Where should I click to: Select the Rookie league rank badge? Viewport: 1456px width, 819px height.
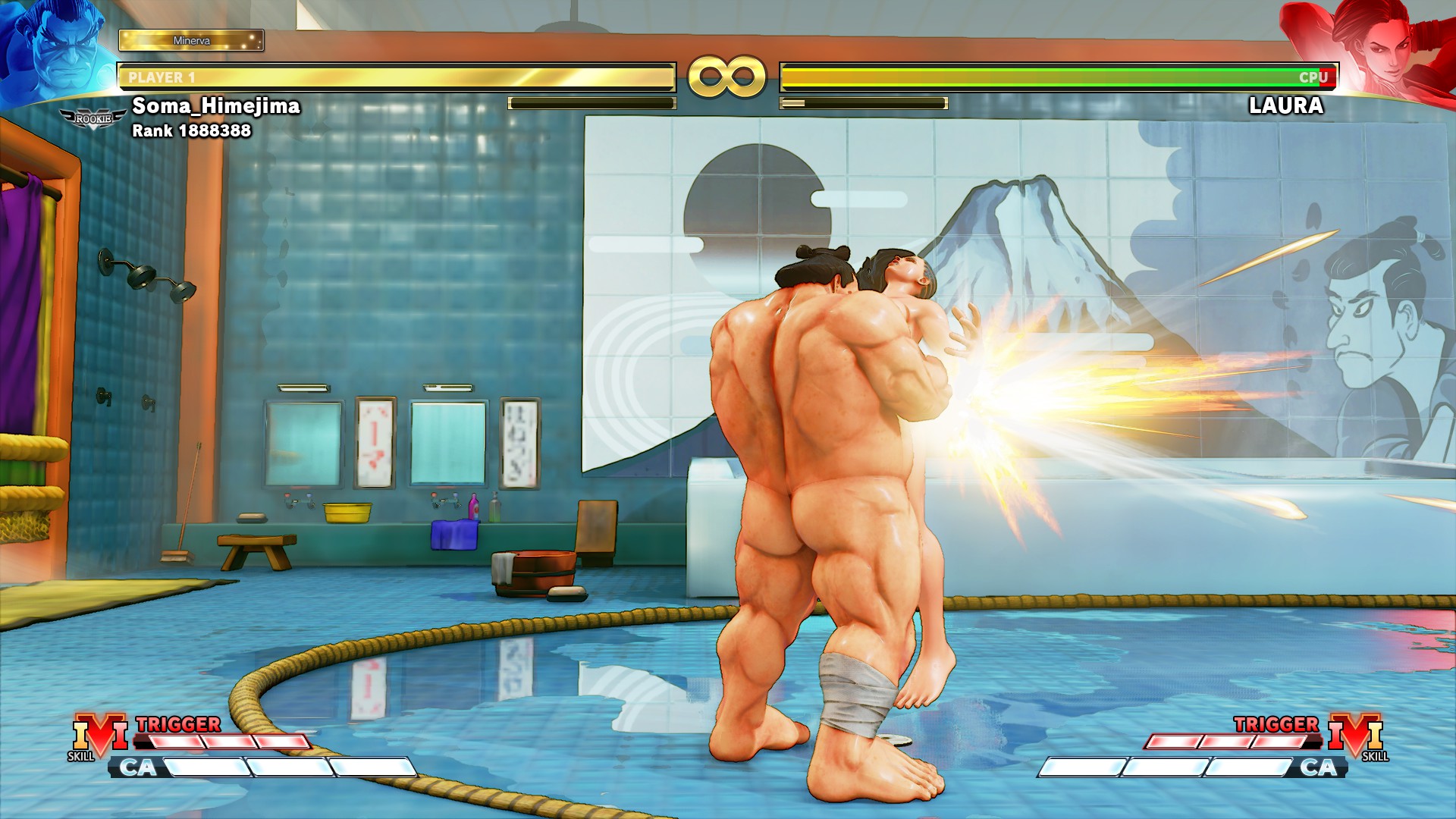93,119
